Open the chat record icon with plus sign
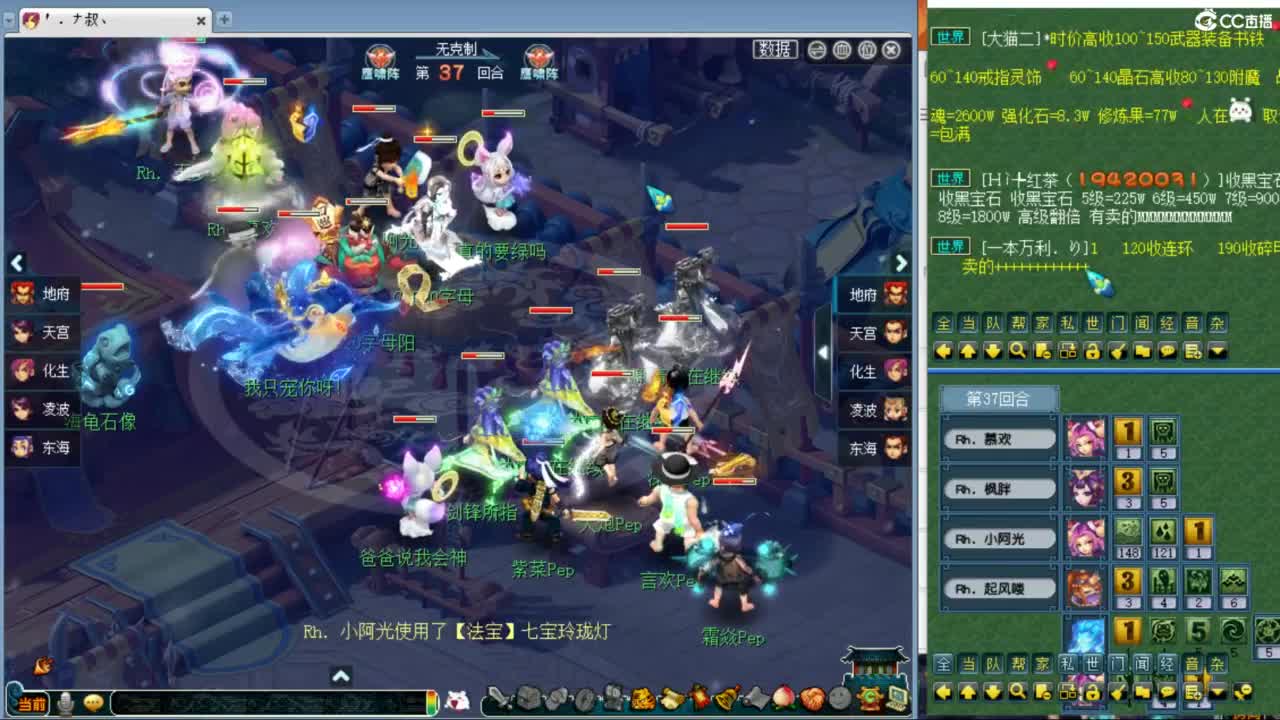Image resolution: width=1280 pixels, height=720 pixels. pos(1192,351)
